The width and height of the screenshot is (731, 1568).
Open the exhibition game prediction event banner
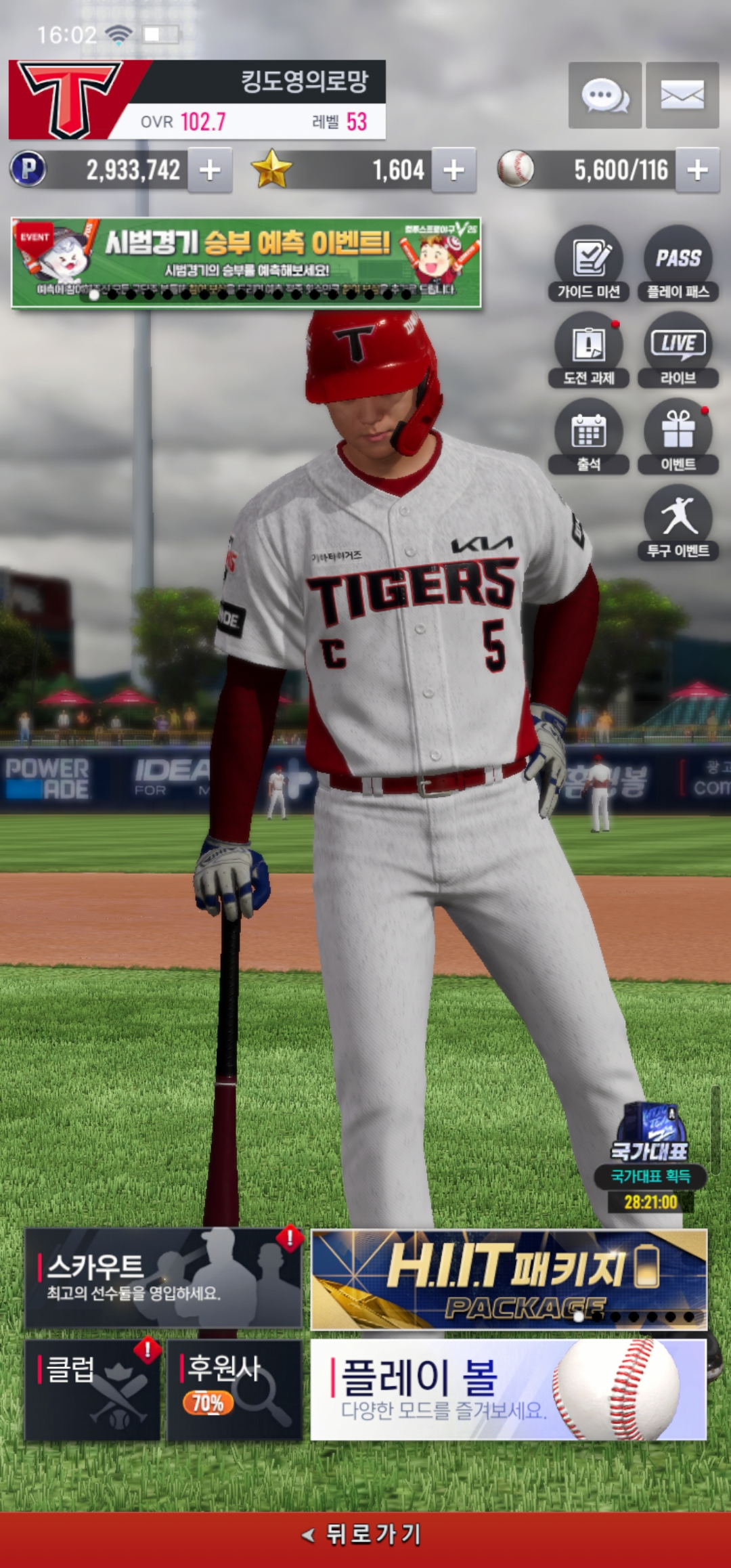[246, 263]
